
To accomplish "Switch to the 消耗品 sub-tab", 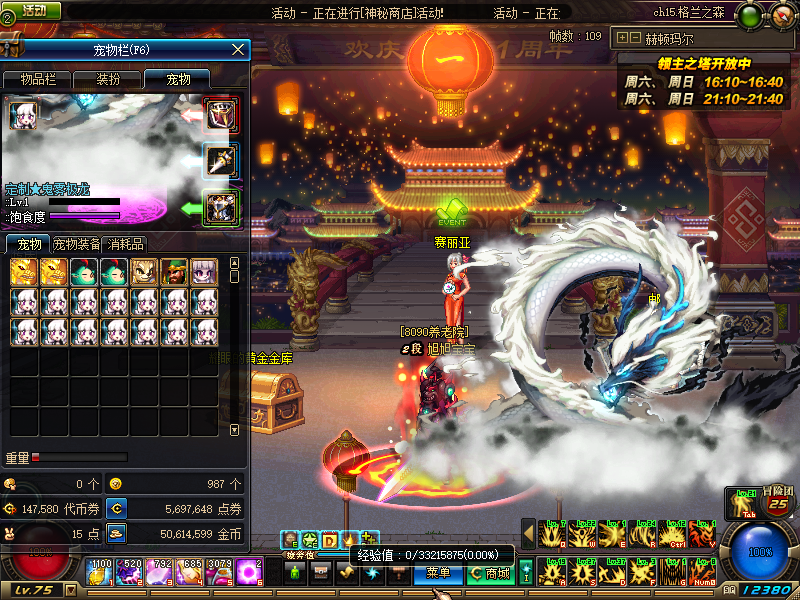I will tap(125, 244).
